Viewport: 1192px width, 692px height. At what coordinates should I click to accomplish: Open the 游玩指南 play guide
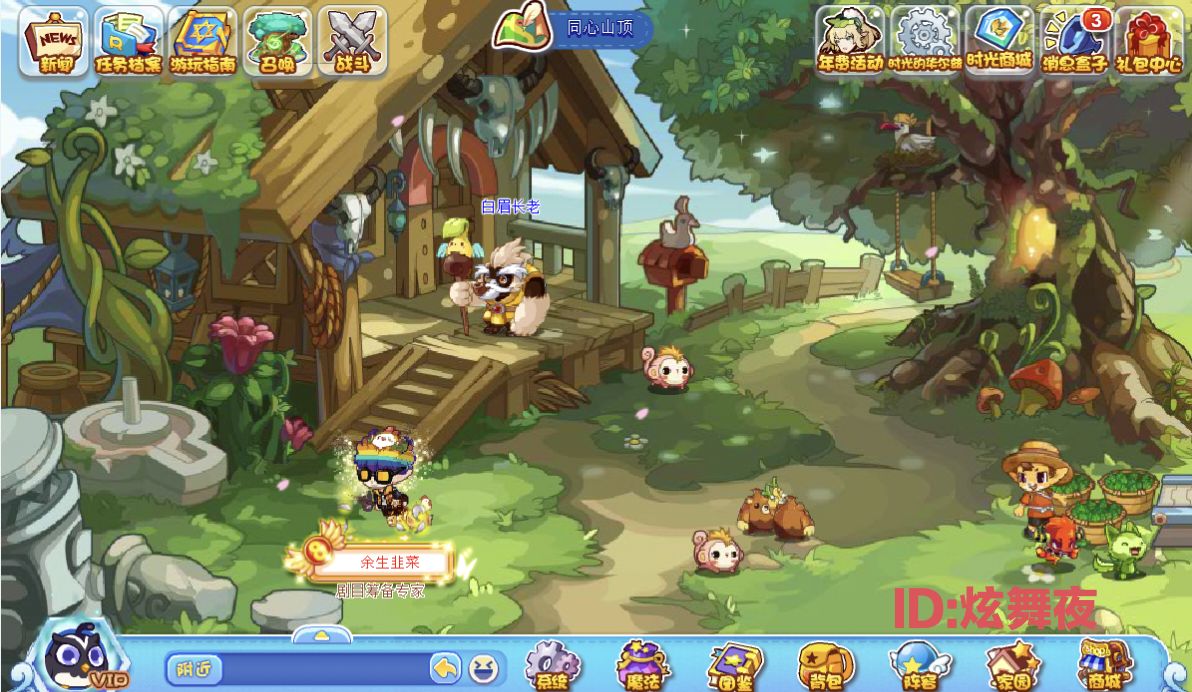click(x=203, y=42)
